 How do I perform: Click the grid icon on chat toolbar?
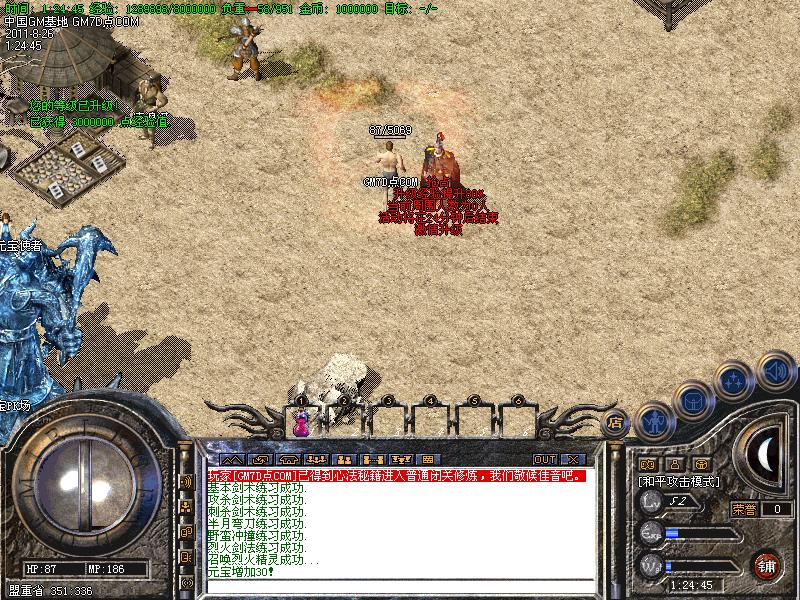pos(427,459)
